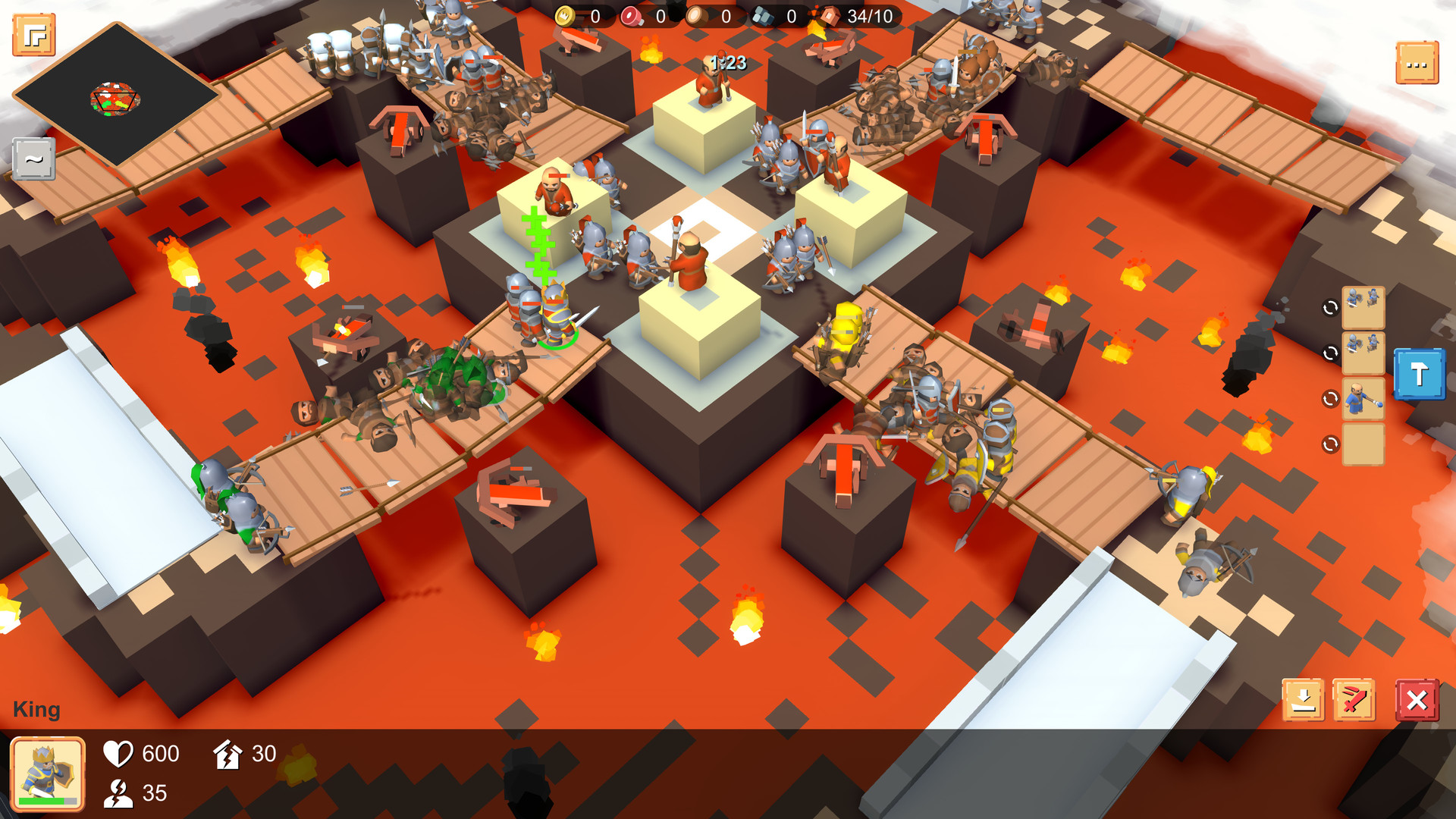Select the blue hammer build tool
The width and height of the screenshot is (1456, 819).
click(1419, 374)
